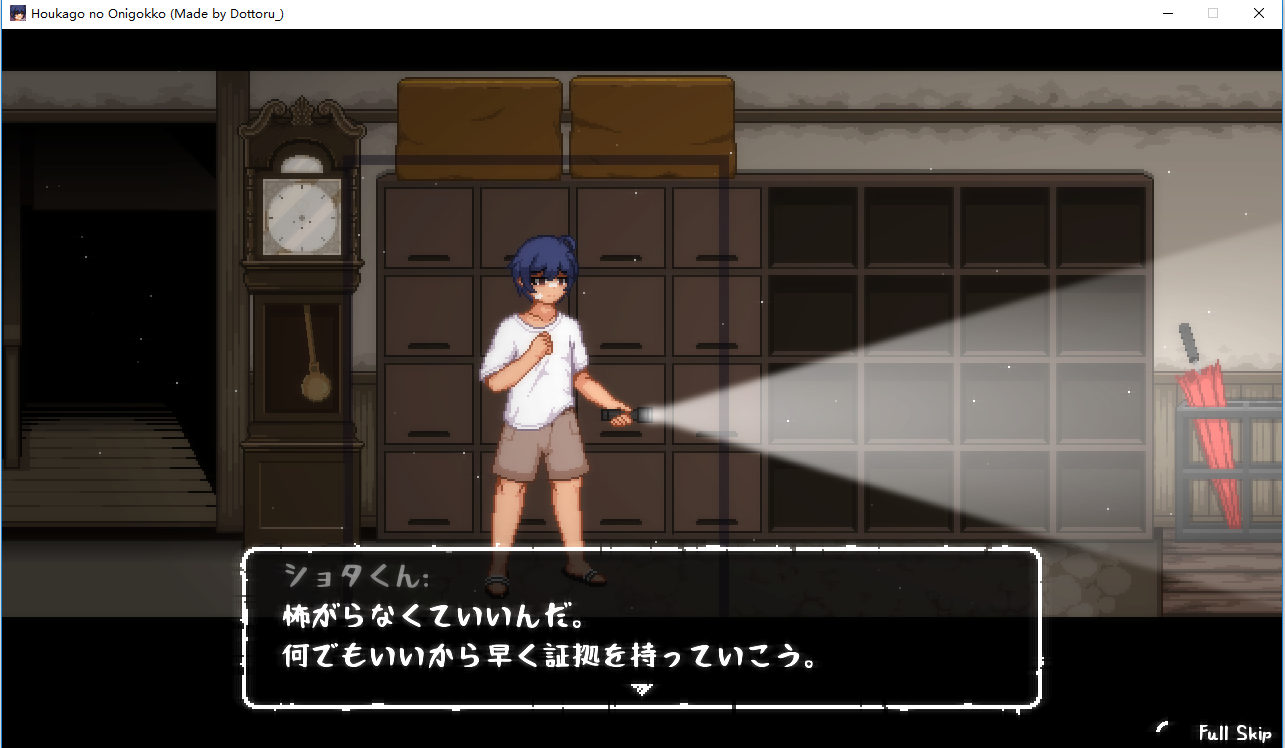Minimize the Houkago no Onigokko window
The height and width of the screenshot is (748, 1285).
[1167, 13]
